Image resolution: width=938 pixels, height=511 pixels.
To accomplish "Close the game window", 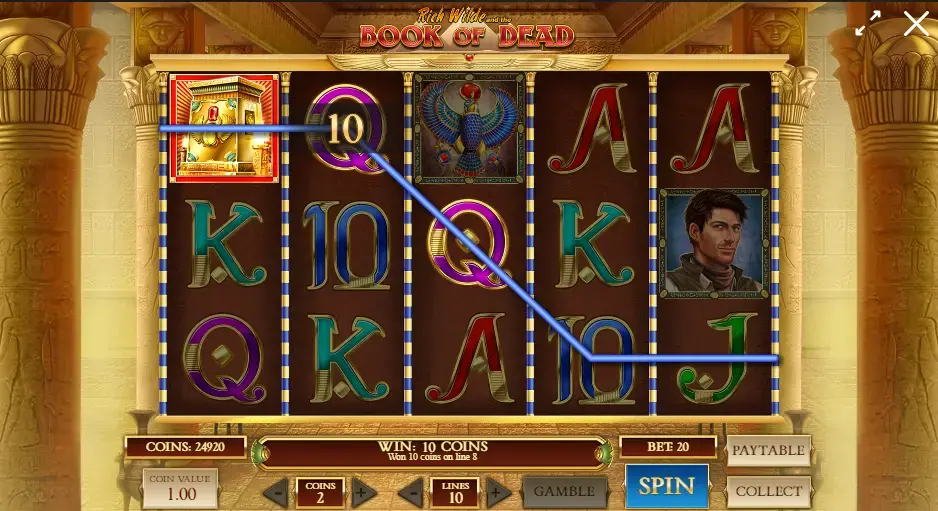I will coord(916,24).
